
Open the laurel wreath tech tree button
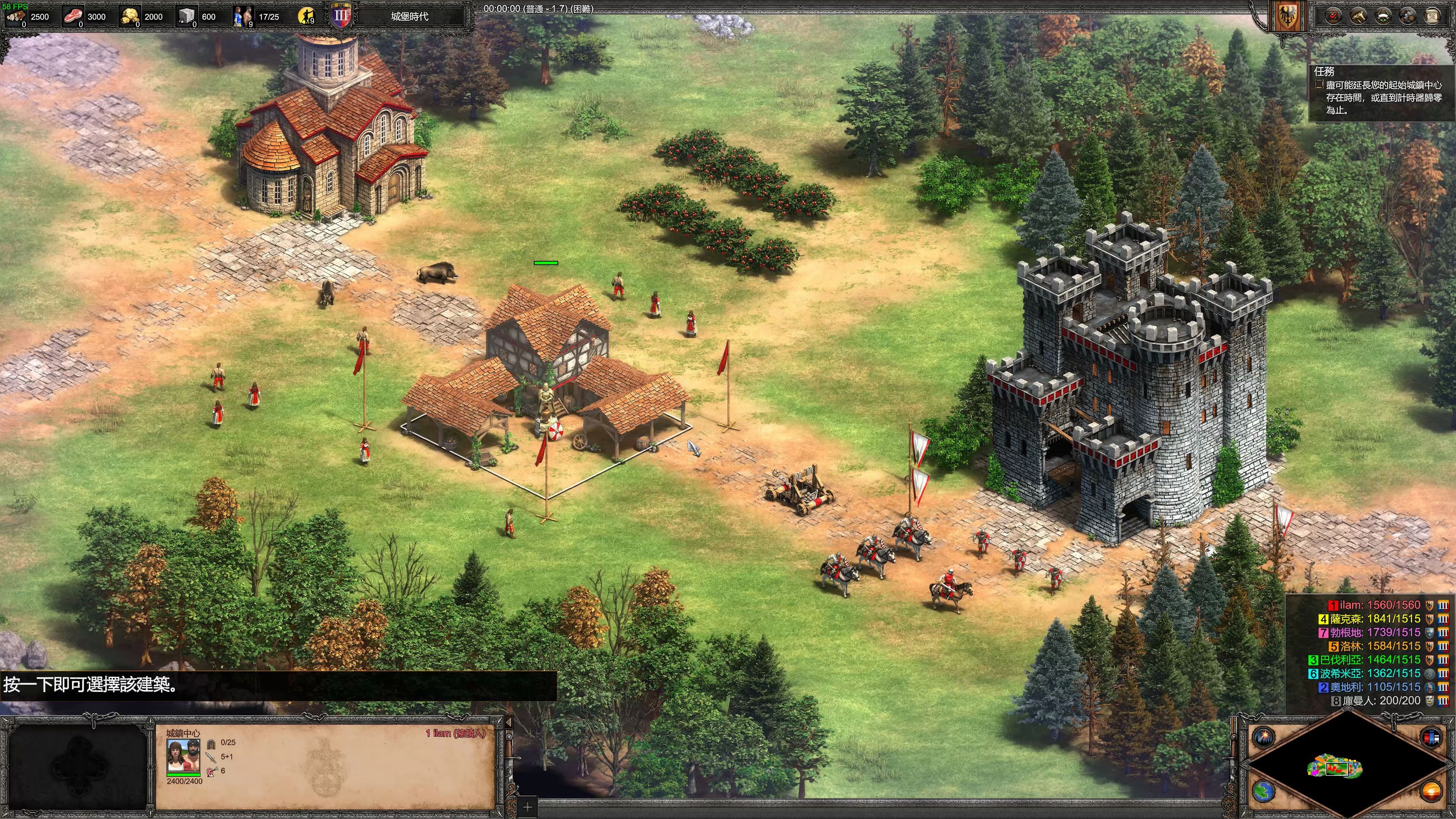[1382, 16]
